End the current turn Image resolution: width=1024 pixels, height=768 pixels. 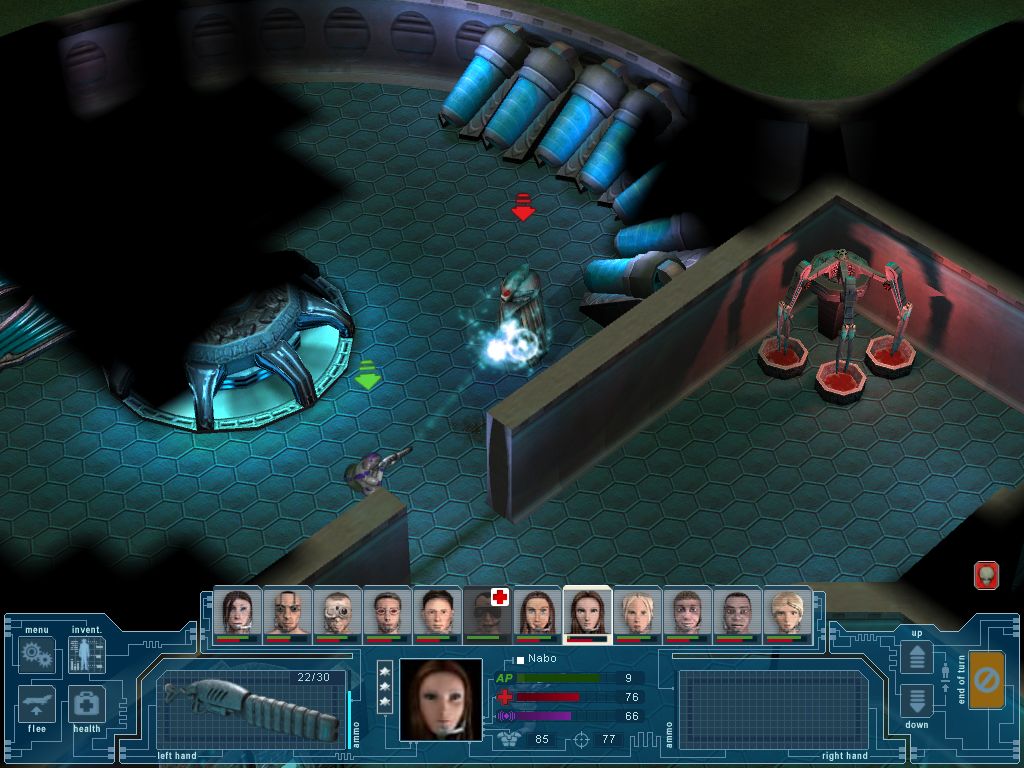tap(986, 680)
